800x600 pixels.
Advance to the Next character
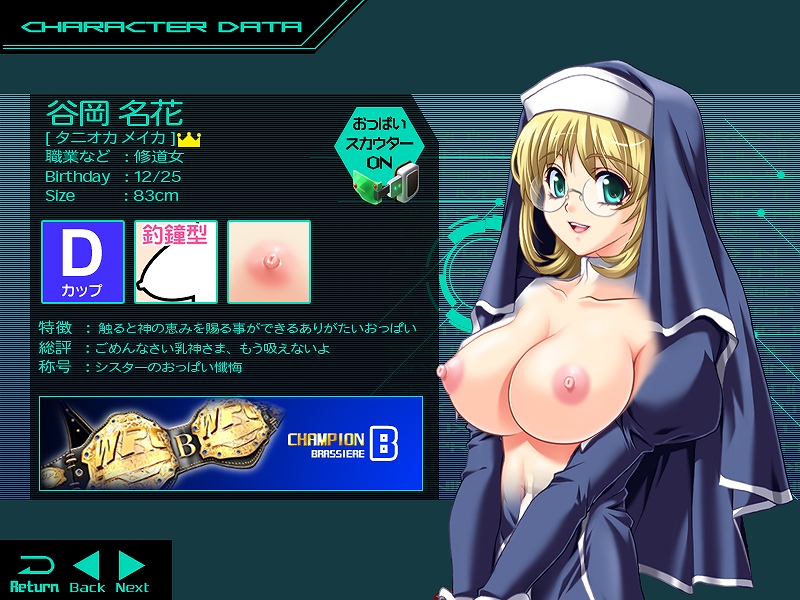(132, 572)
